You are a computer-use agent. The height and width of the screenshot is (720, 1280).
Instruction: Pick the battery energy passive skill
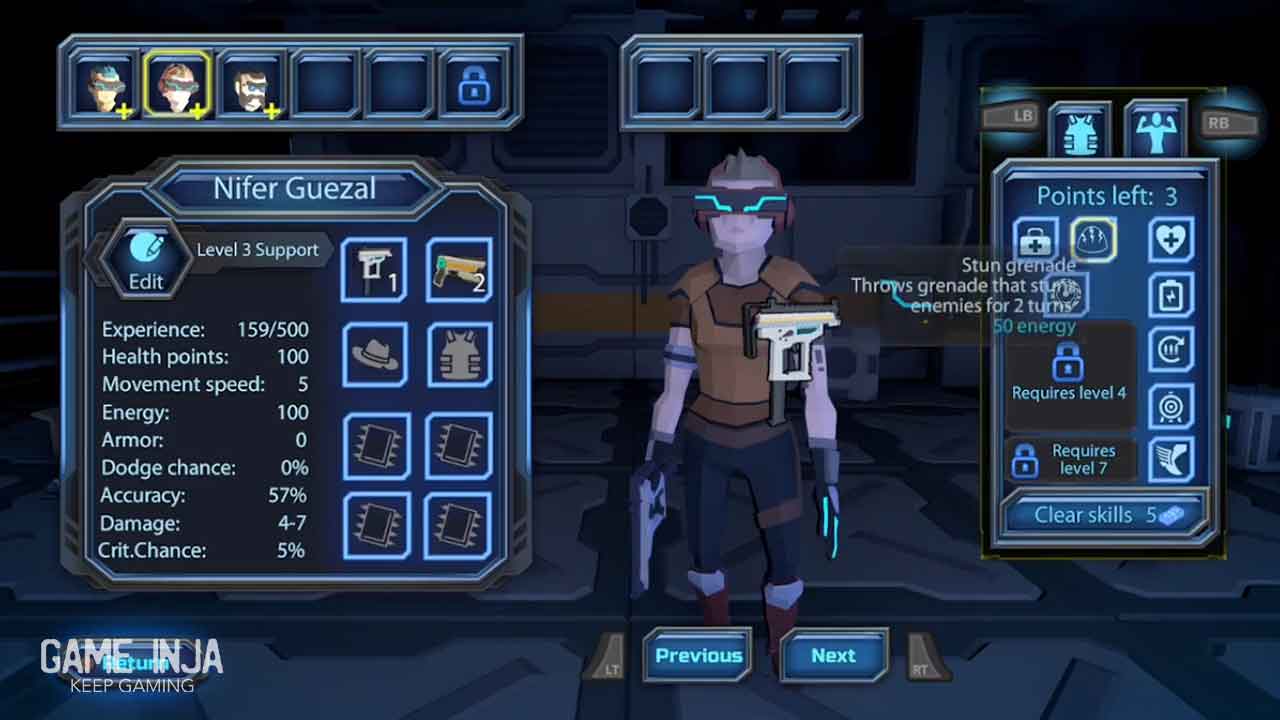pos(1170,297)
